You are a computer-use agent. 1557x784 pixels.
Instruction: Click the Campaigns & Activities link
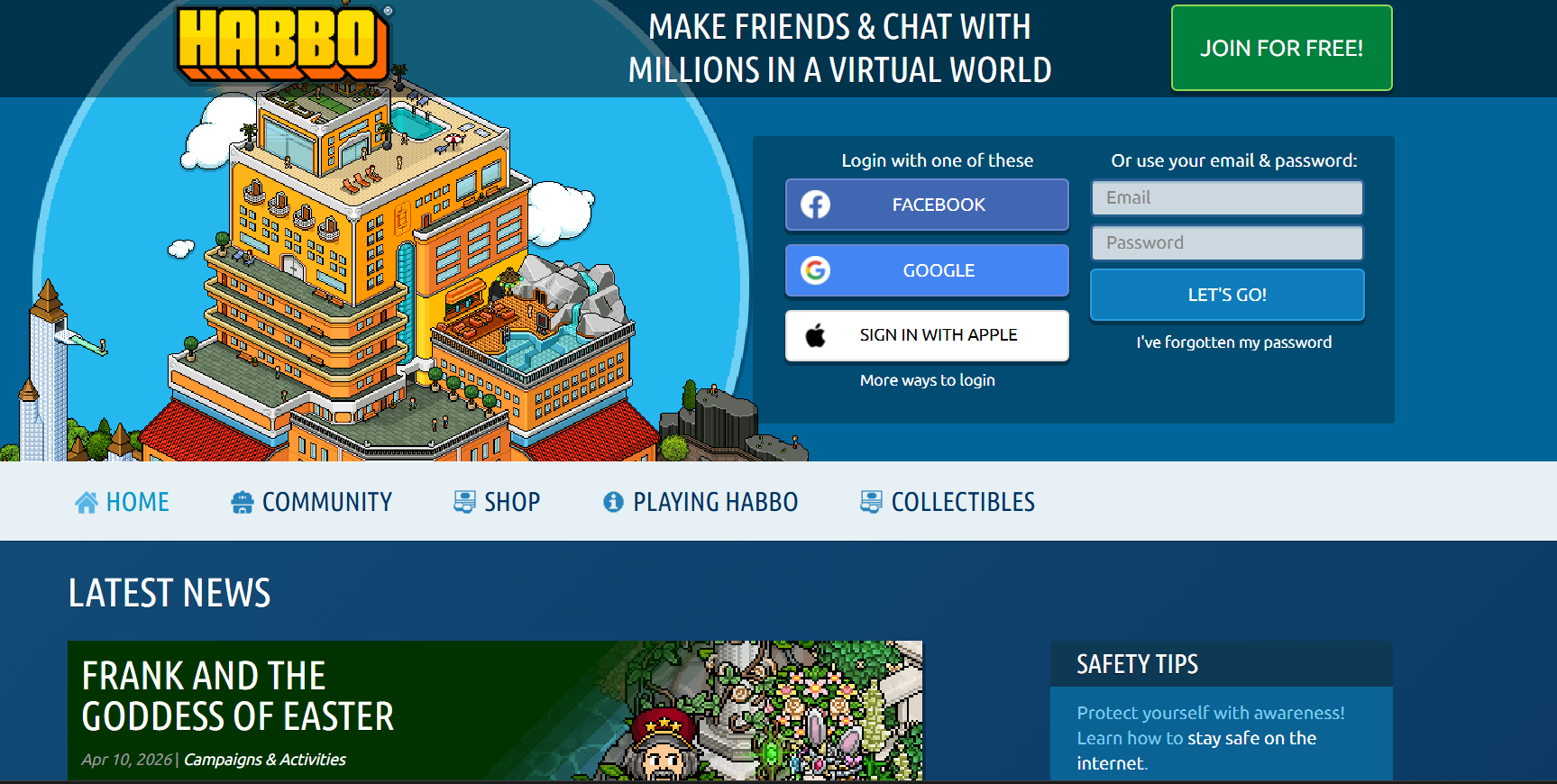tap(263, 760)
